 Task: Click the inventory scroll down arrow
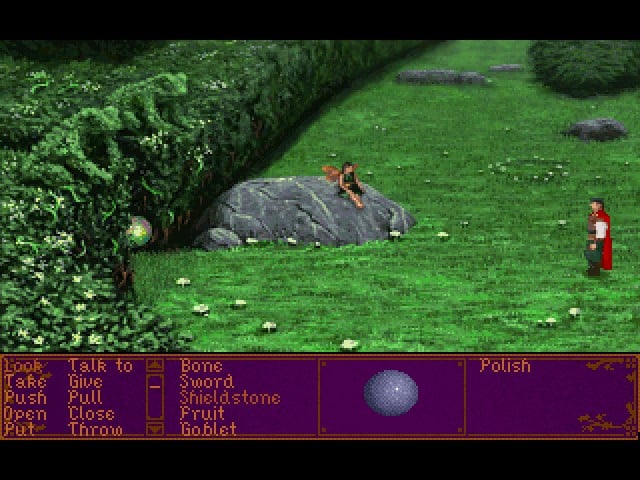[x=154, y=429]
